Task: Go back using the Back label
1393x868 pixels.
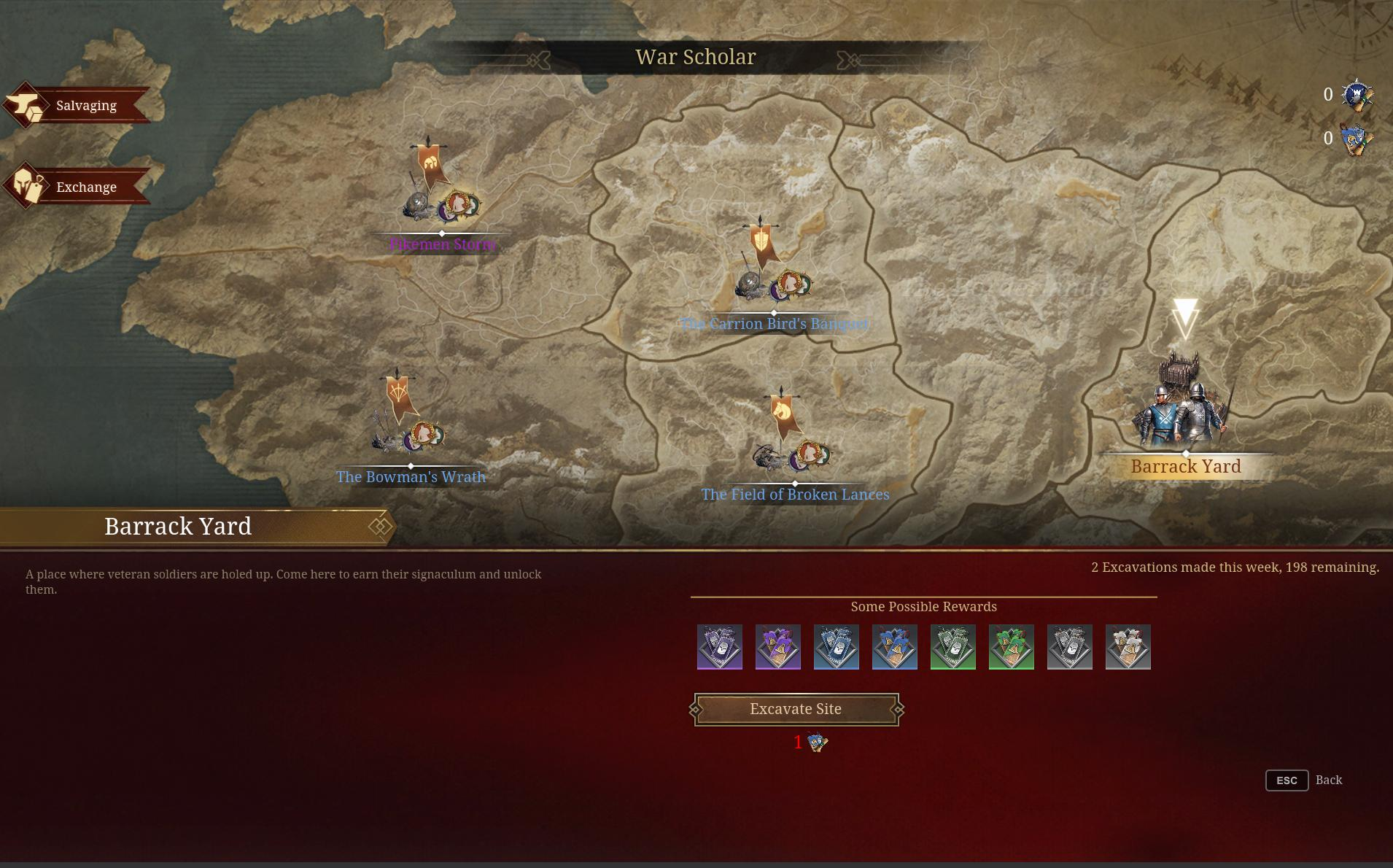Action: point(1328,780)
